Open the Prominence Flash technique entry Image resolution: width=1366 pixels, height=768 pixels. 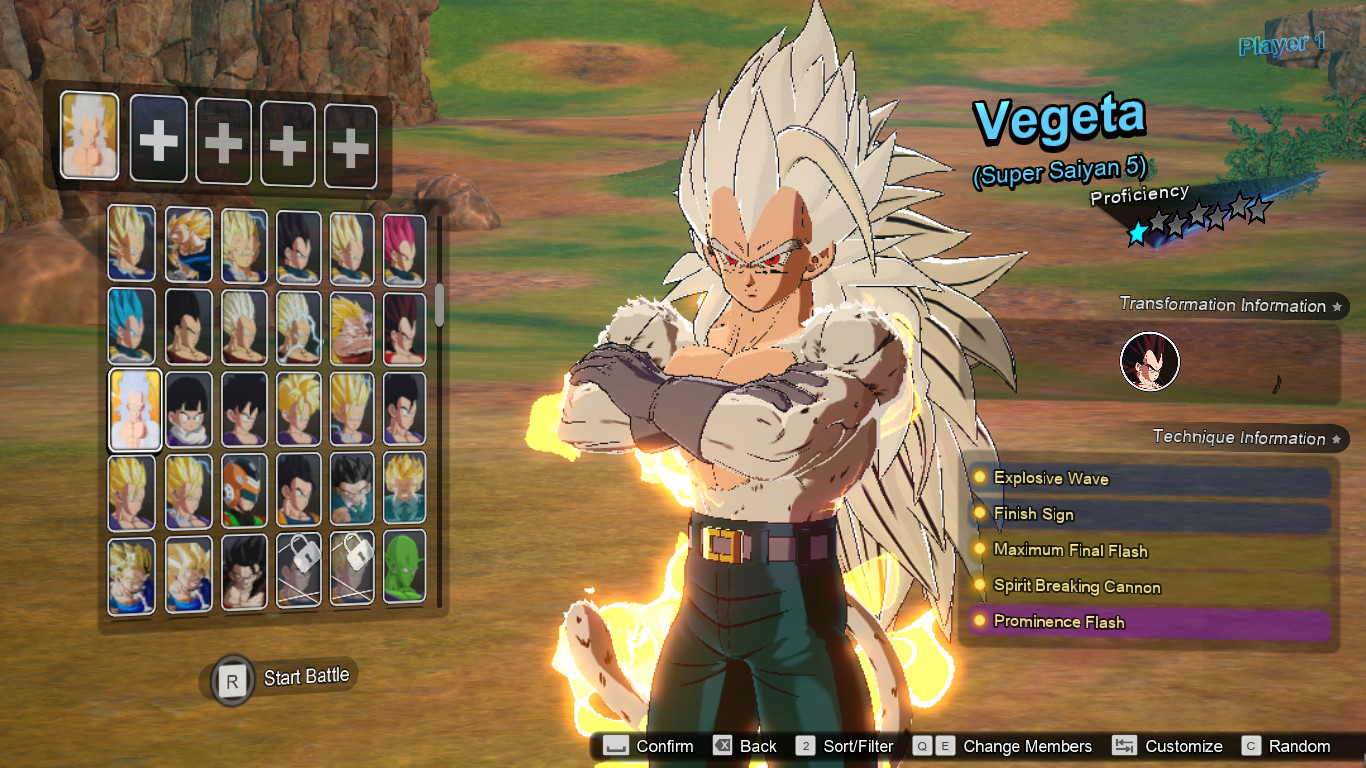[1148, 622]
